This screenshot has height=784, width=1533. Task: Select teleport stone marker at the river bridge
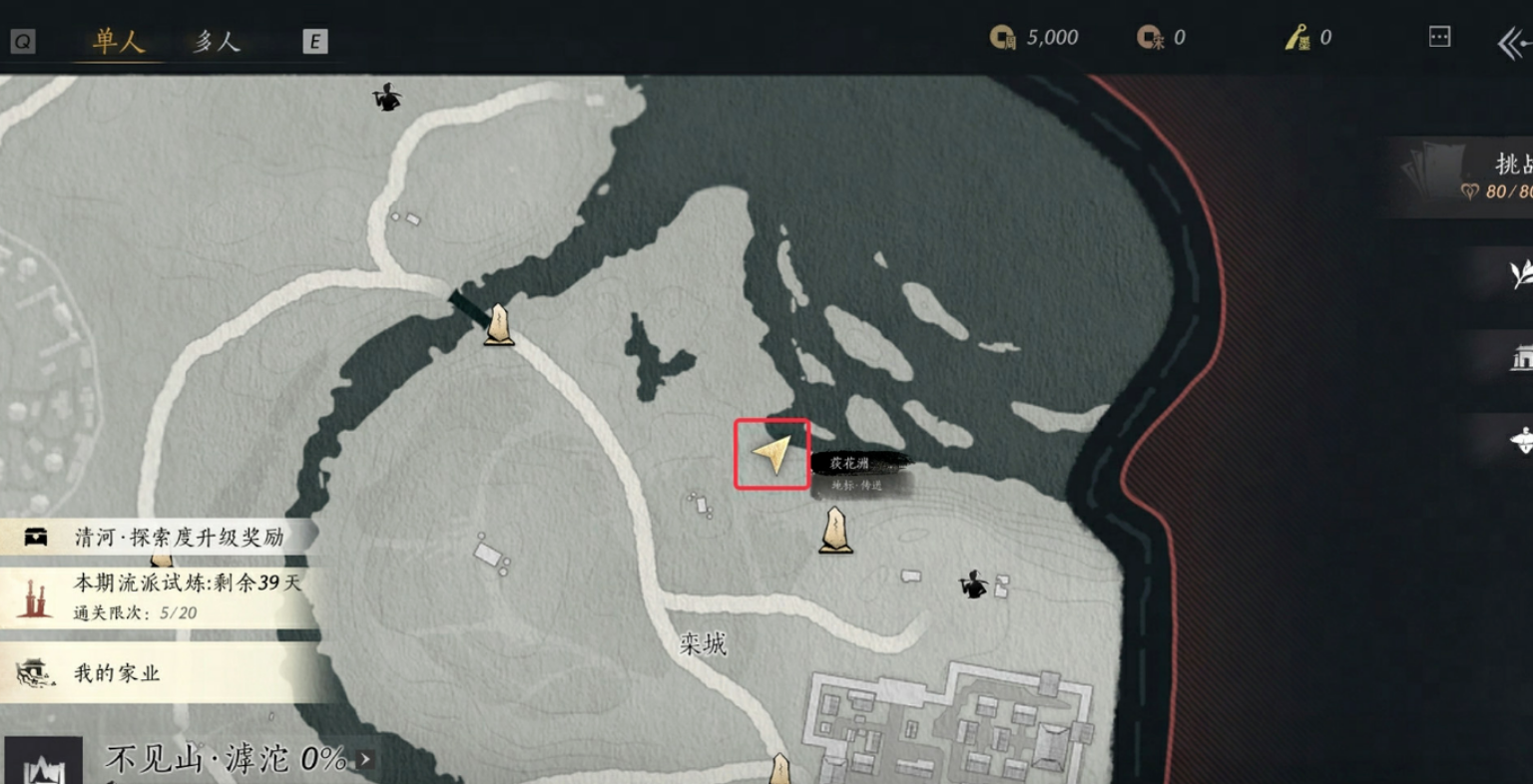click(x=499, y=325)
